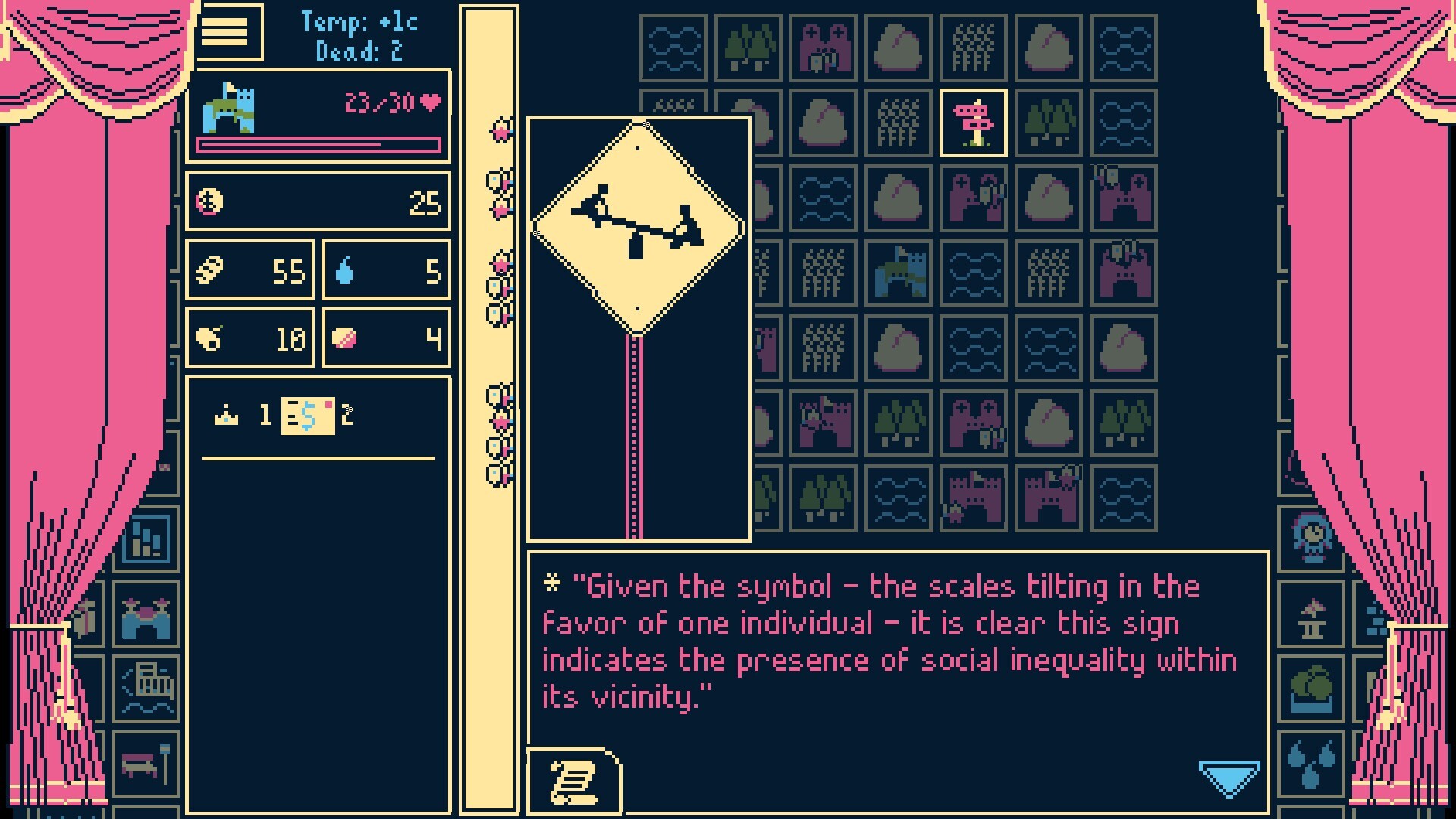Click the bench and lamp icon in the left sidebar
The height and width of the screenshot is (819, 1456).
point(144,764)
